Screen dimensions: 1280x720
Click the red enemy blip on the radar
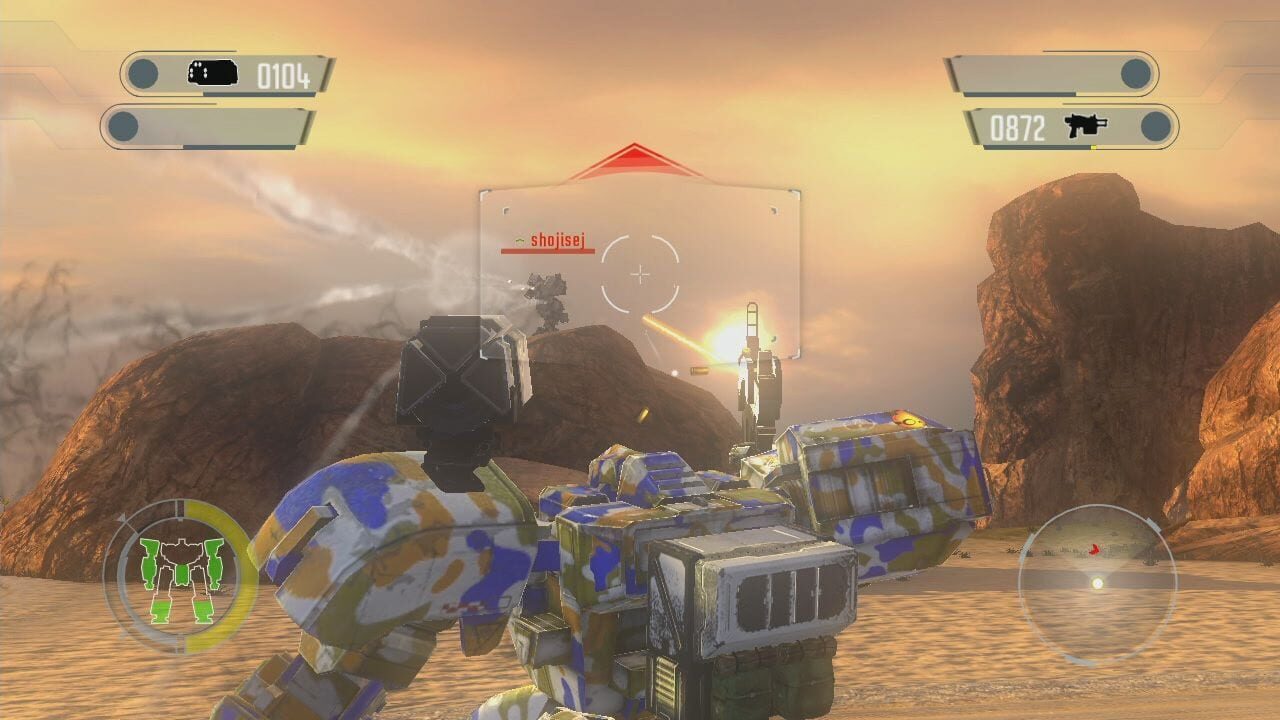pyautogui.click(x=1094, y=550)
